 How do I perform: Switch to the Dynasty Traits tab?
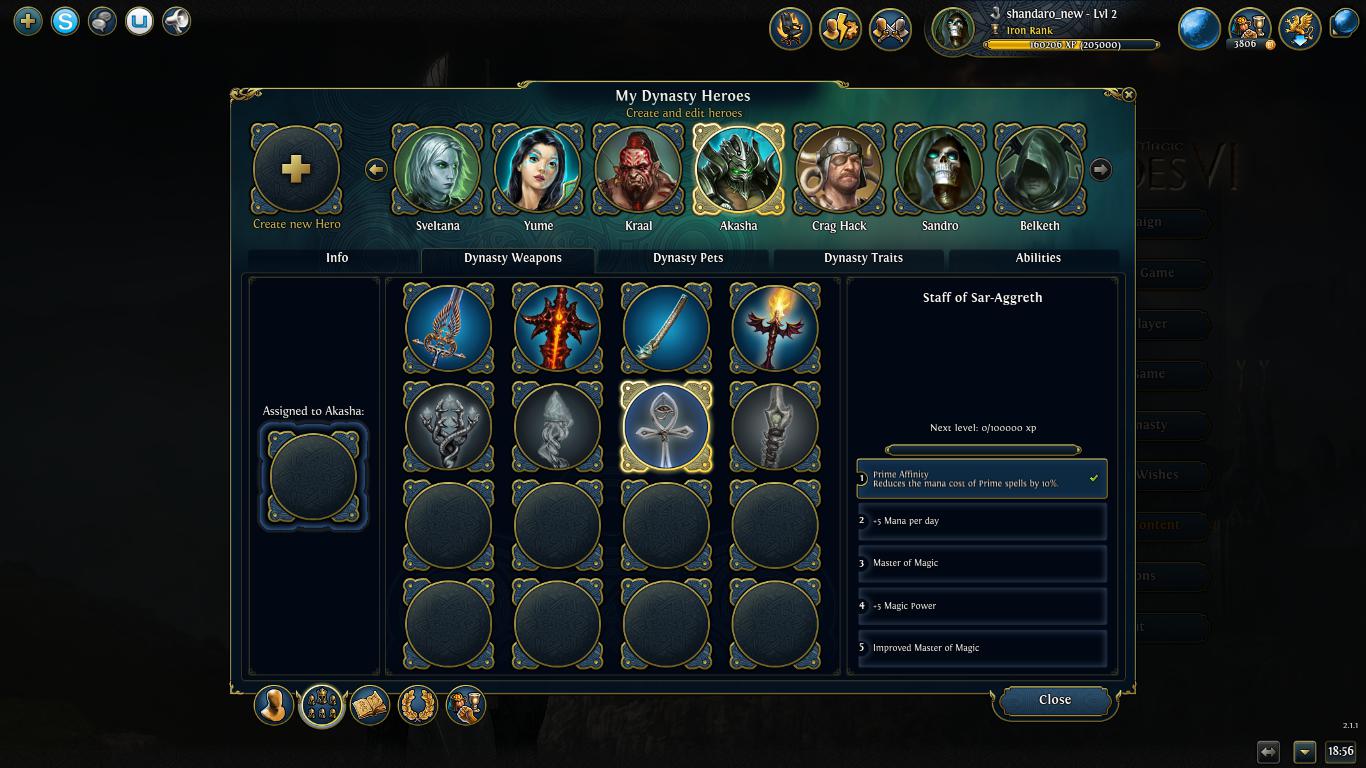click(x=863, y=258)
